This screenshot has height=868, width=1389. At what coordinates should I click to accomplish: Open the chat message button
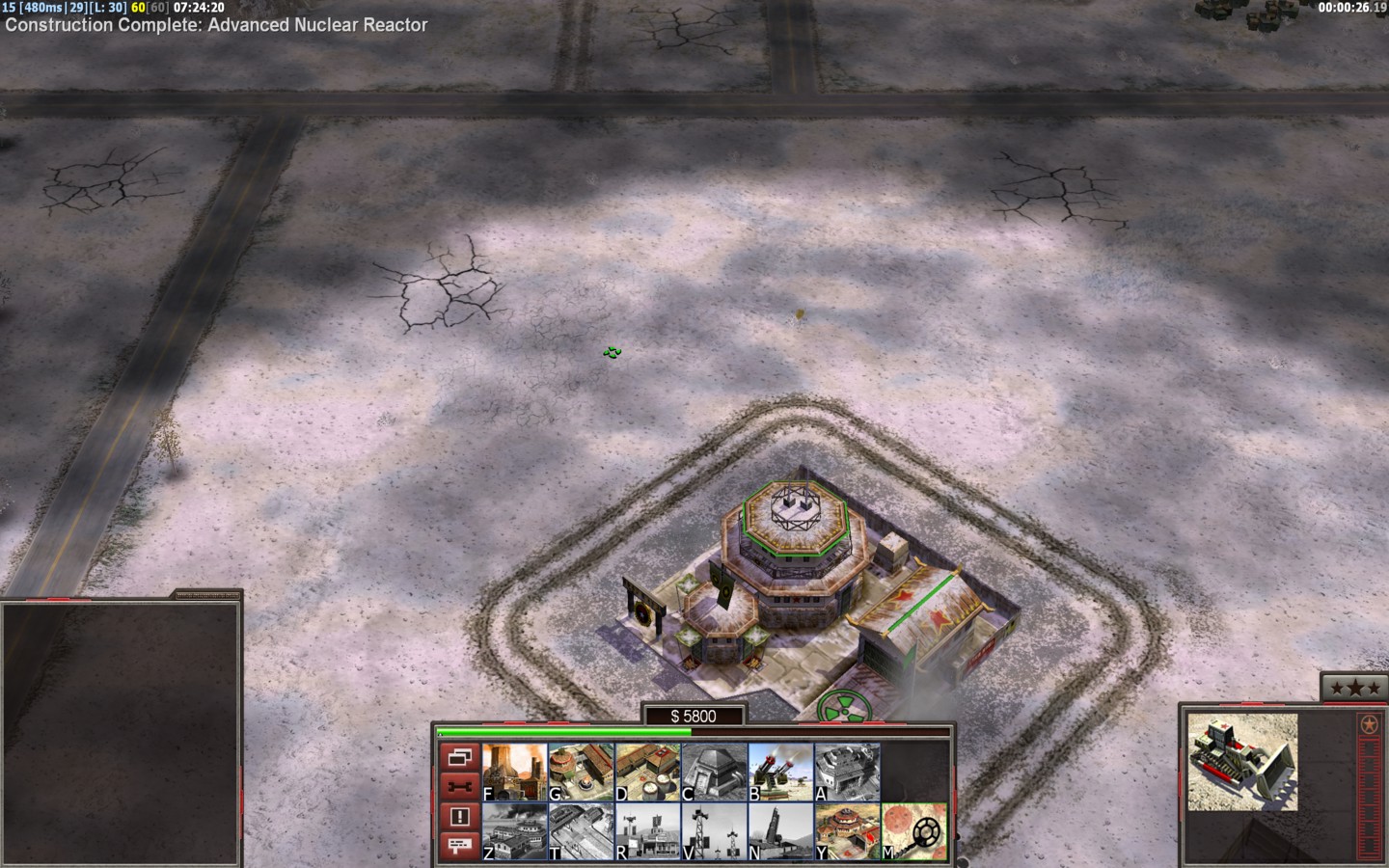(459, 846)
